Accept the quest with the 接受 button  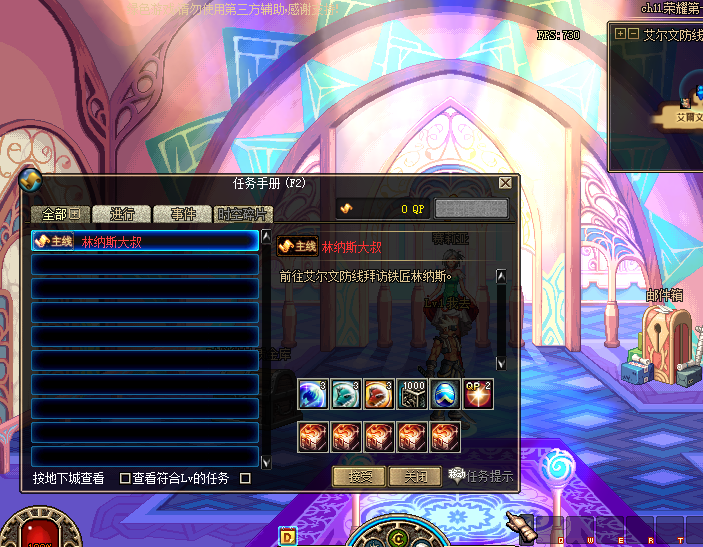[x=359, y=476]
